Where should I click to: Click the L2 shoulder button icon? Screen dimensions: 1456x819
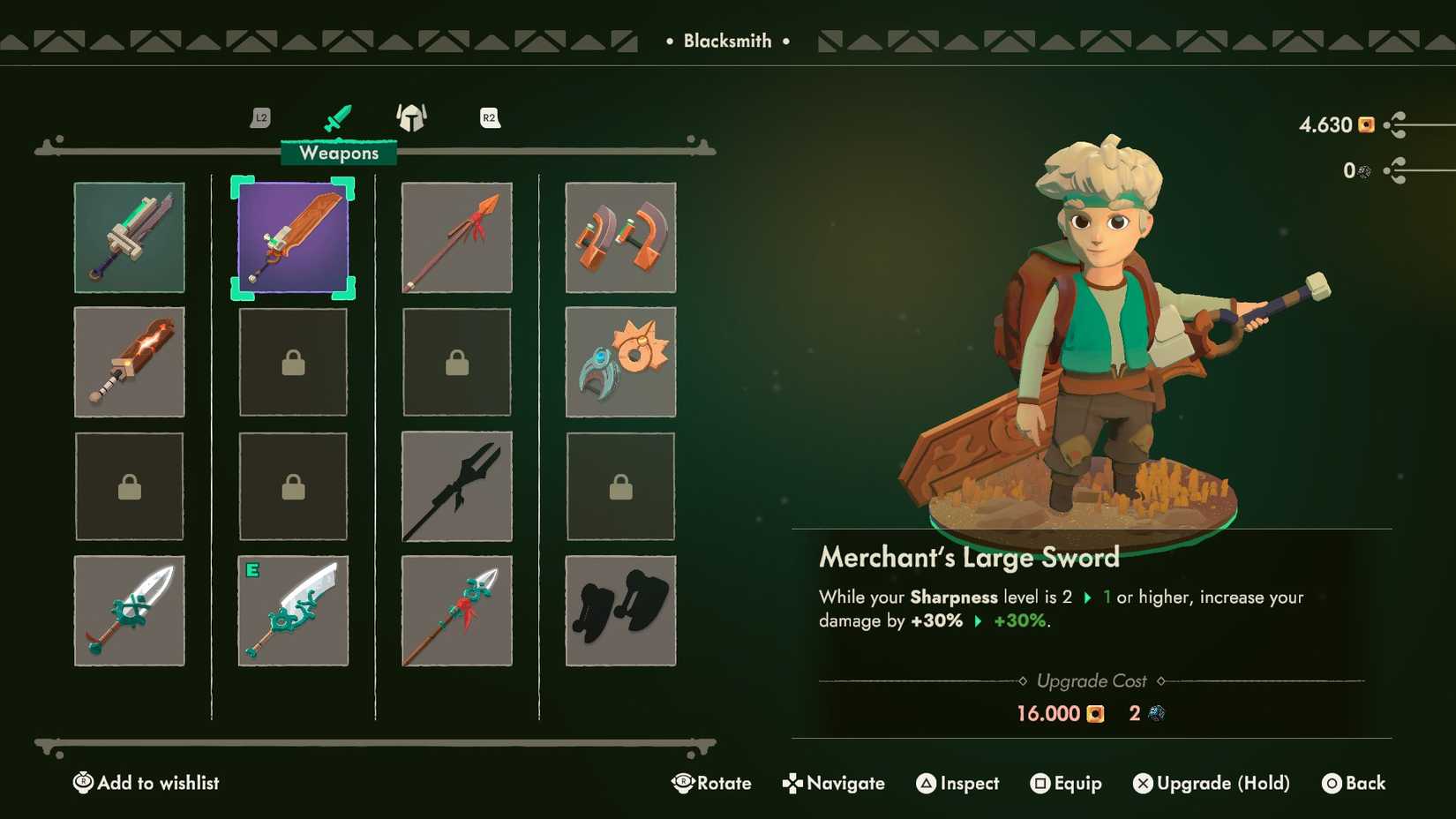point(260,117)
